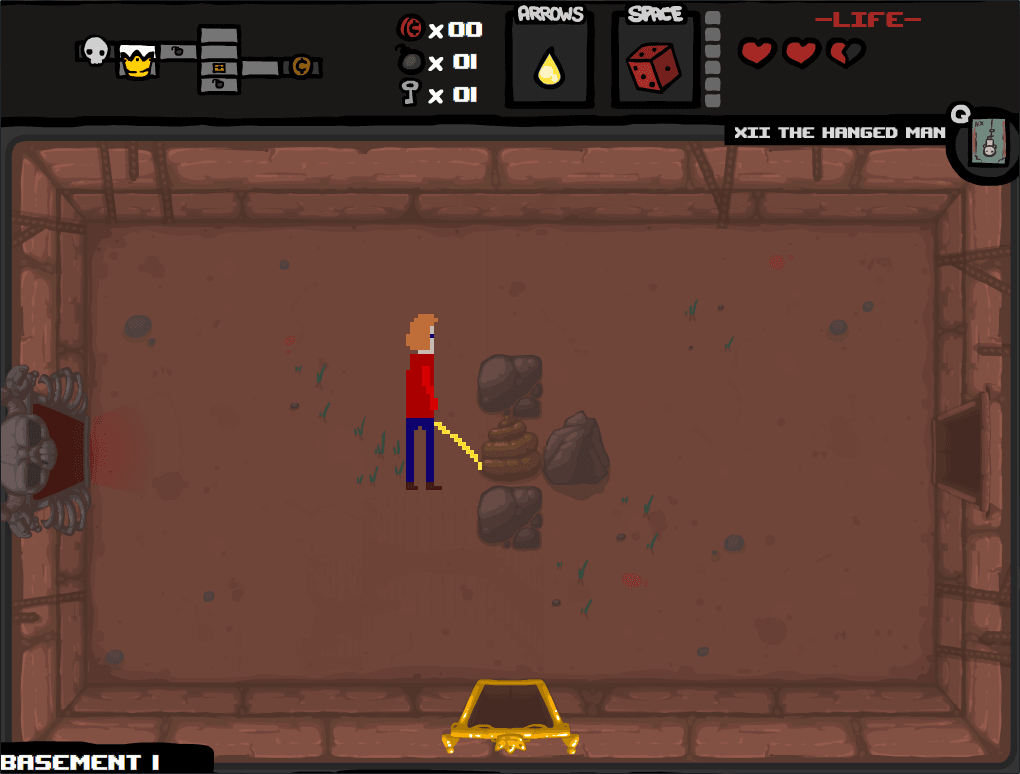Click the skull boss room on minimap
Image resolution: width=1020 pixels, height=774 pixels.
(95, 50)
